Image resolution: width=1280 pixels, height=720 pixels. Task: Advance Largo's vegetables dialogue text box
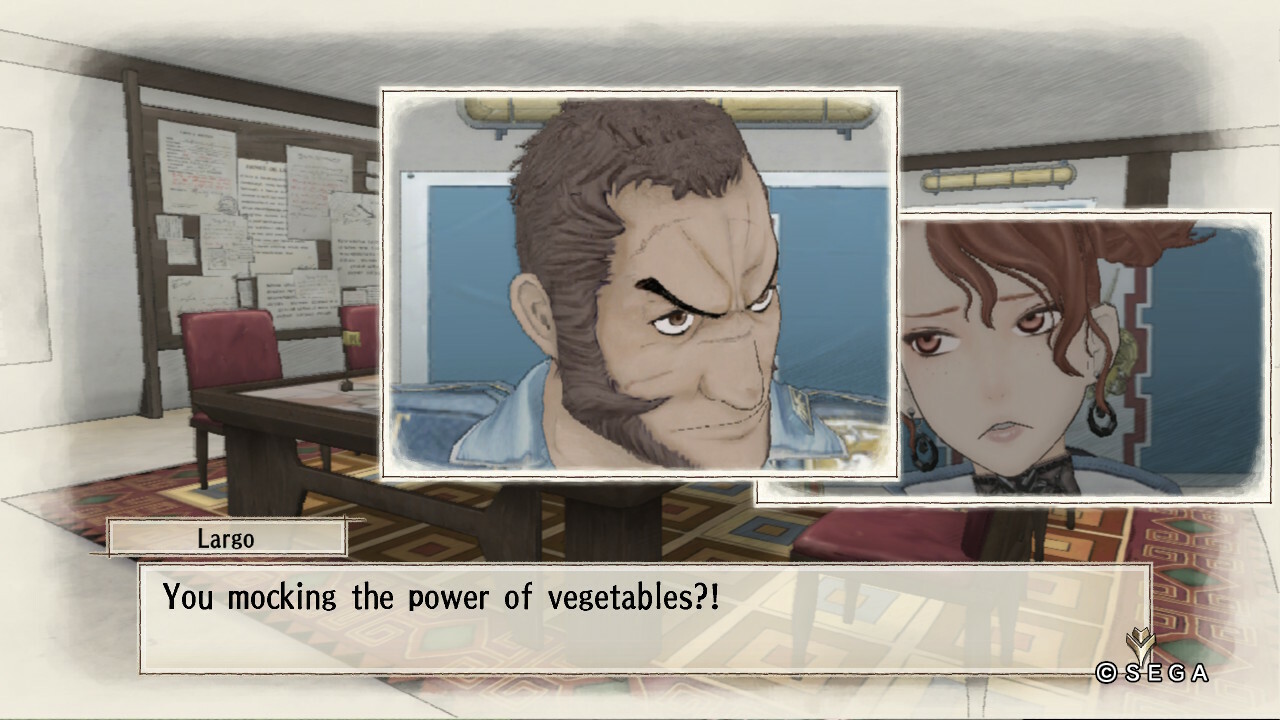[x=644, y=617]
